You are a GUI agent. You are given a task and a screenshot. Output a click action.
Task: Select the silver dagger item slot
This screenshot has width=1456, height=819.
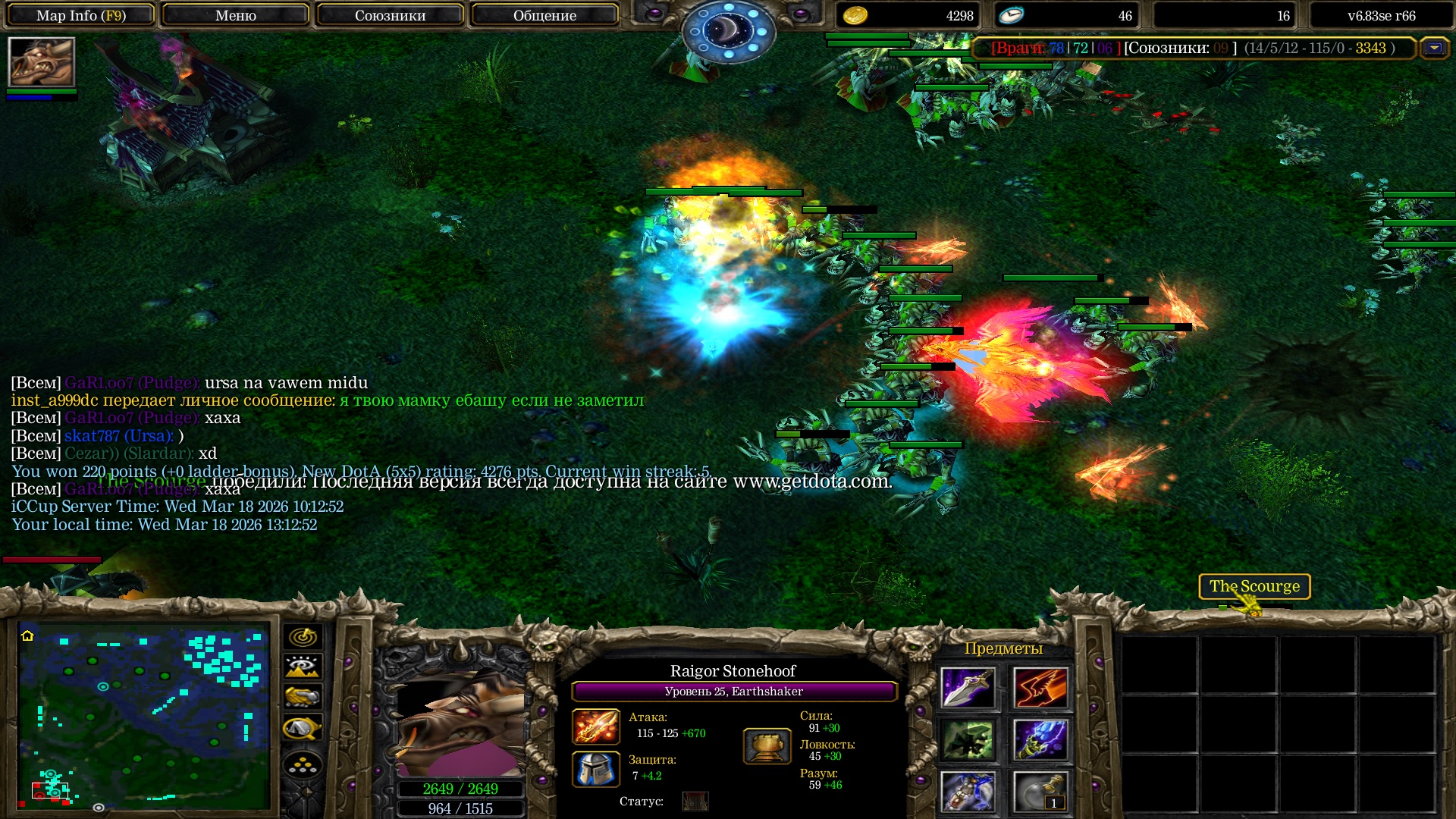click(968, 688)
